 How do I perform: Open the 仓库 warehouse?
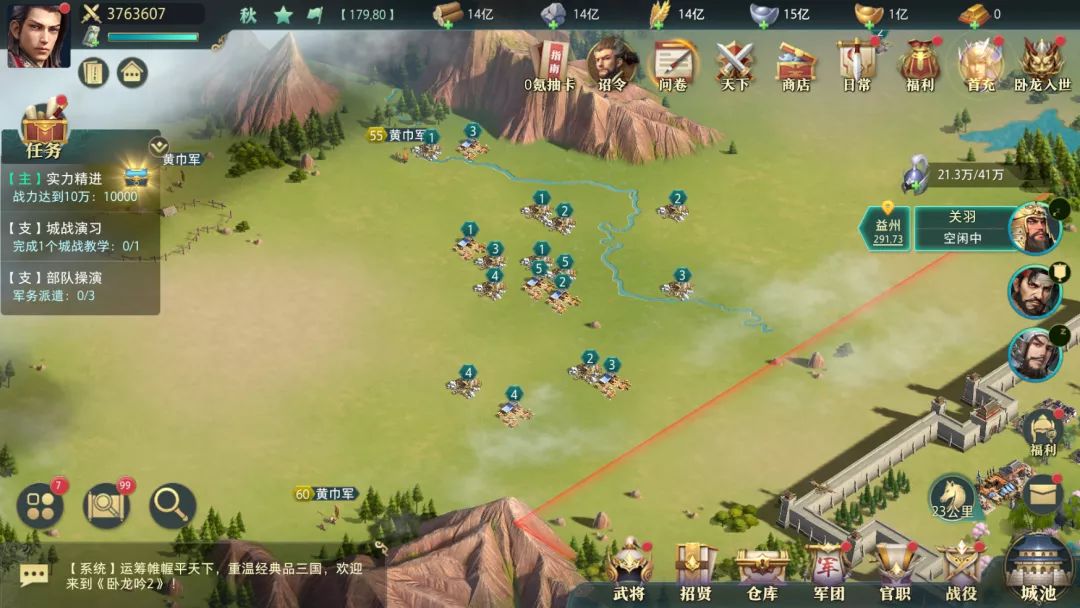(762, 571)
